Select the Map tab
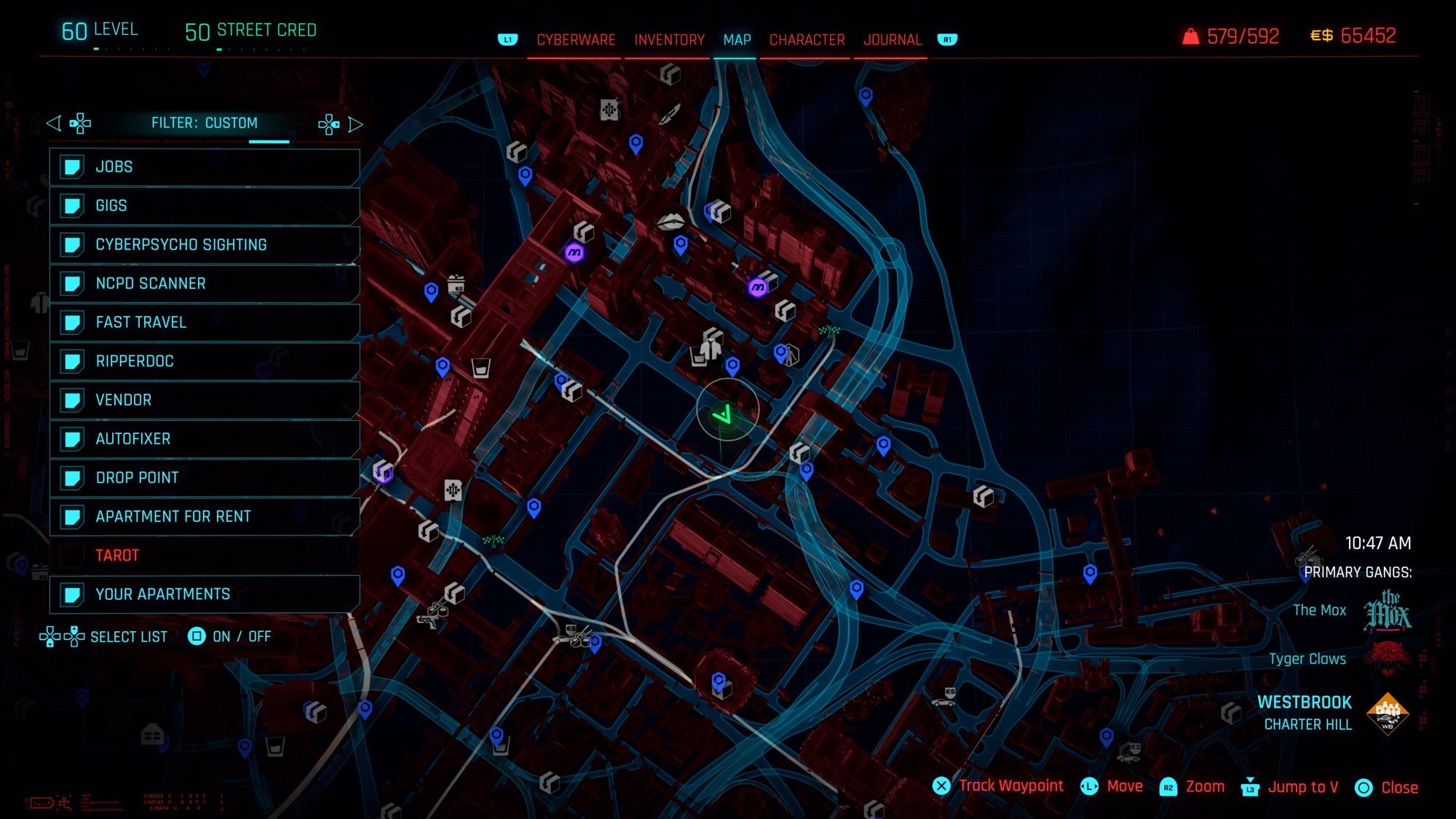 point(737,40)
